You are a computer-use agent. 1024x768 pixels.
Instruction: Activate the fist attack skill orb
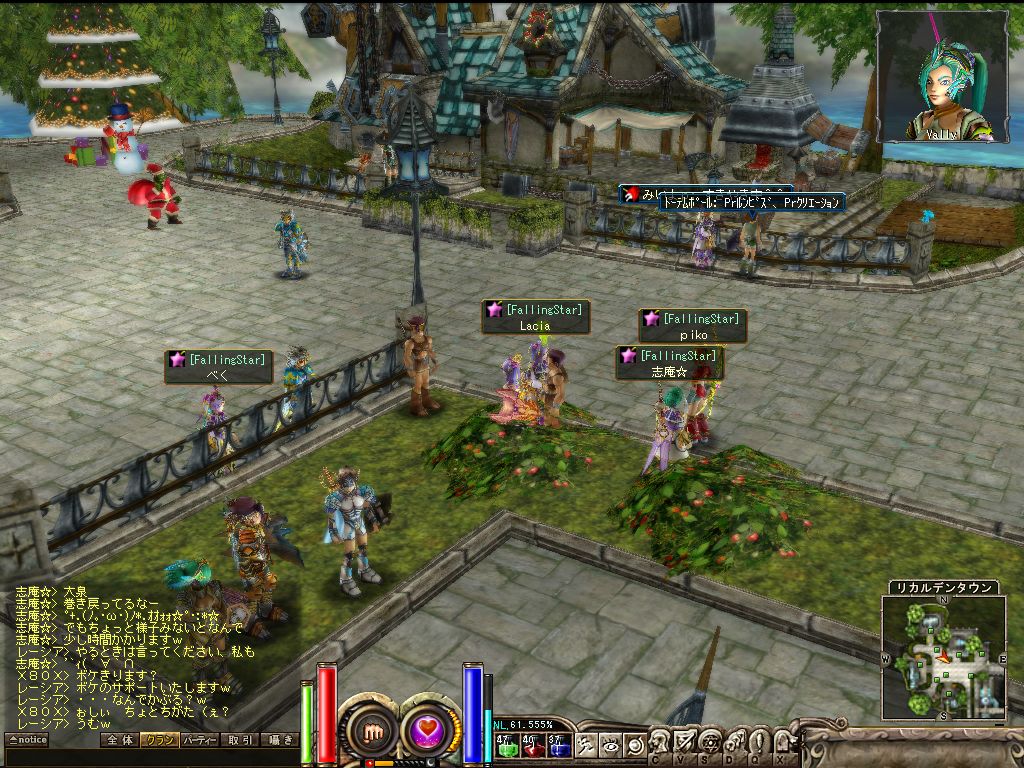(371, 730)
